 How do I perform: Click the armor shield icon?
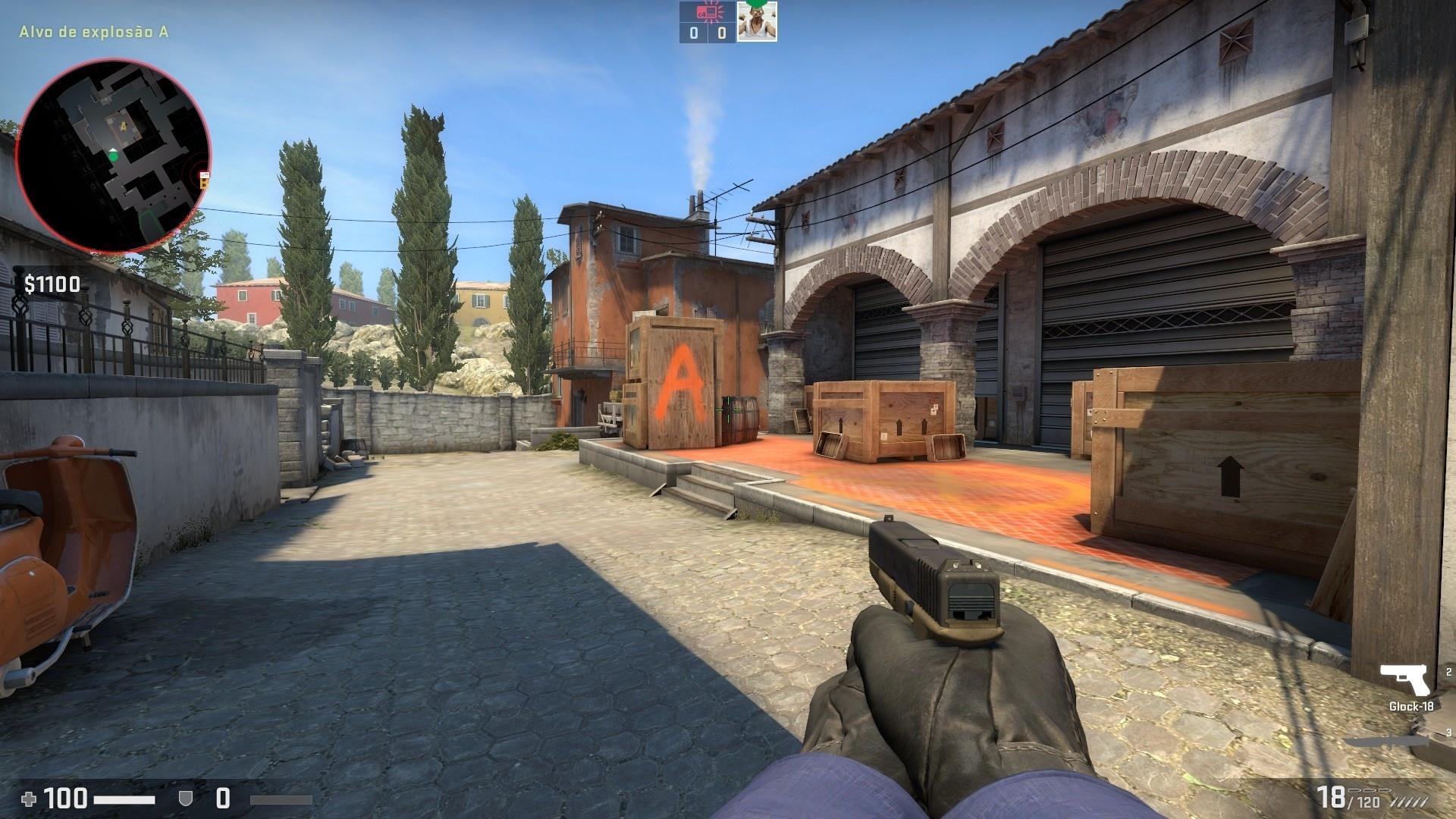[x=186, y=799]
